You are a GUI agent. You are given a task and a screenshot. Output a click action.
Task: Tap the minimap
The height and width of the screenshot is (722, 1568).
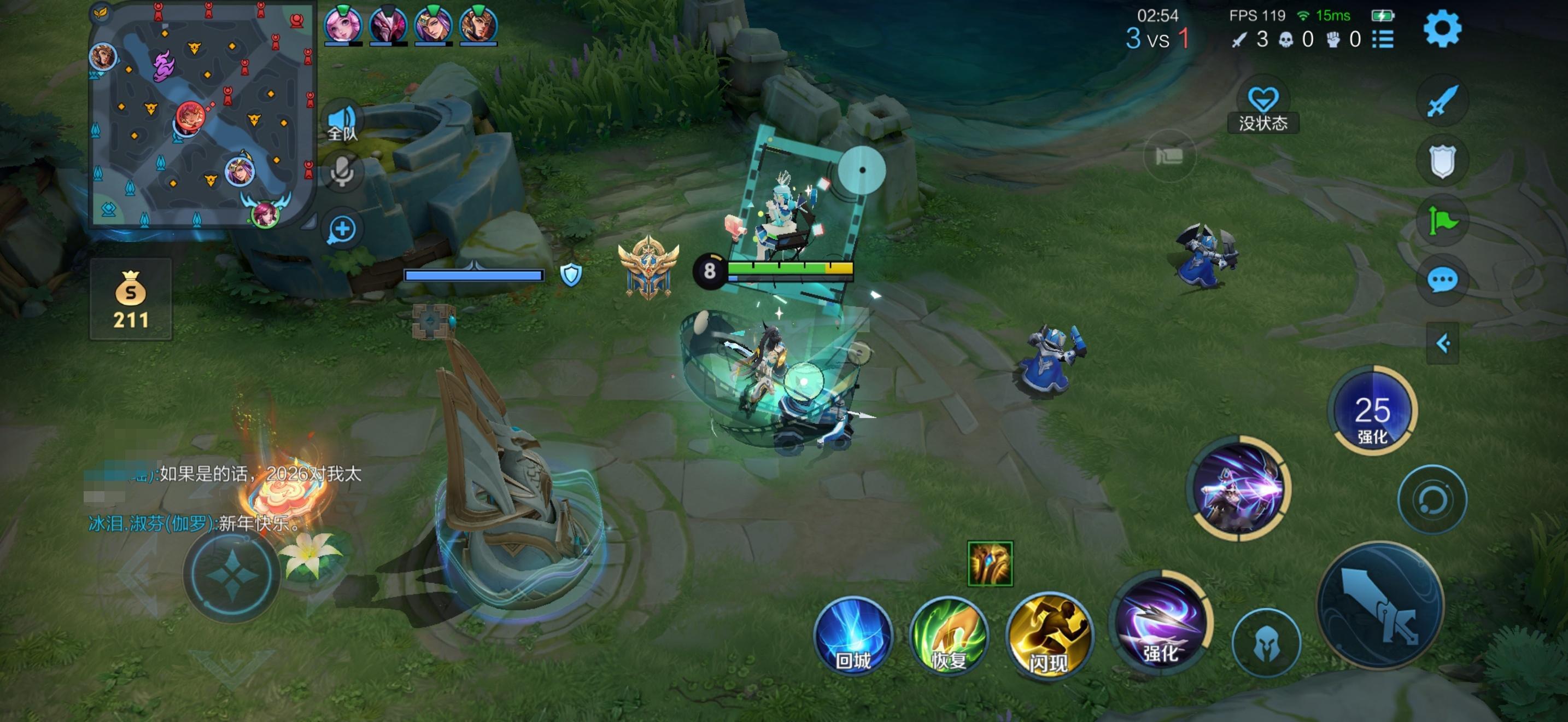coord(202,115)
